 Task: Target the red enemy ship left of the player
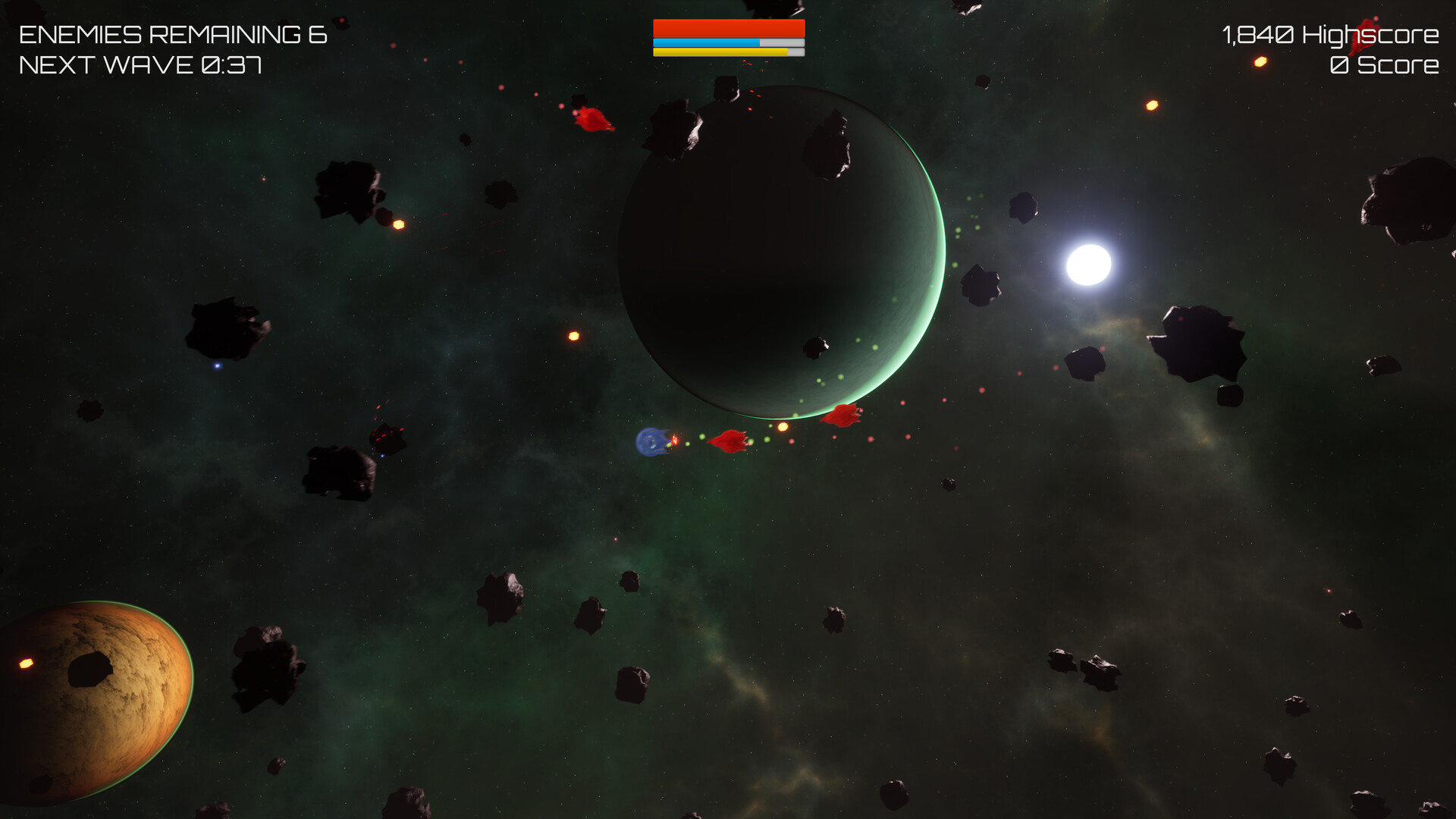pyautogui.click(x=726, y=442)
